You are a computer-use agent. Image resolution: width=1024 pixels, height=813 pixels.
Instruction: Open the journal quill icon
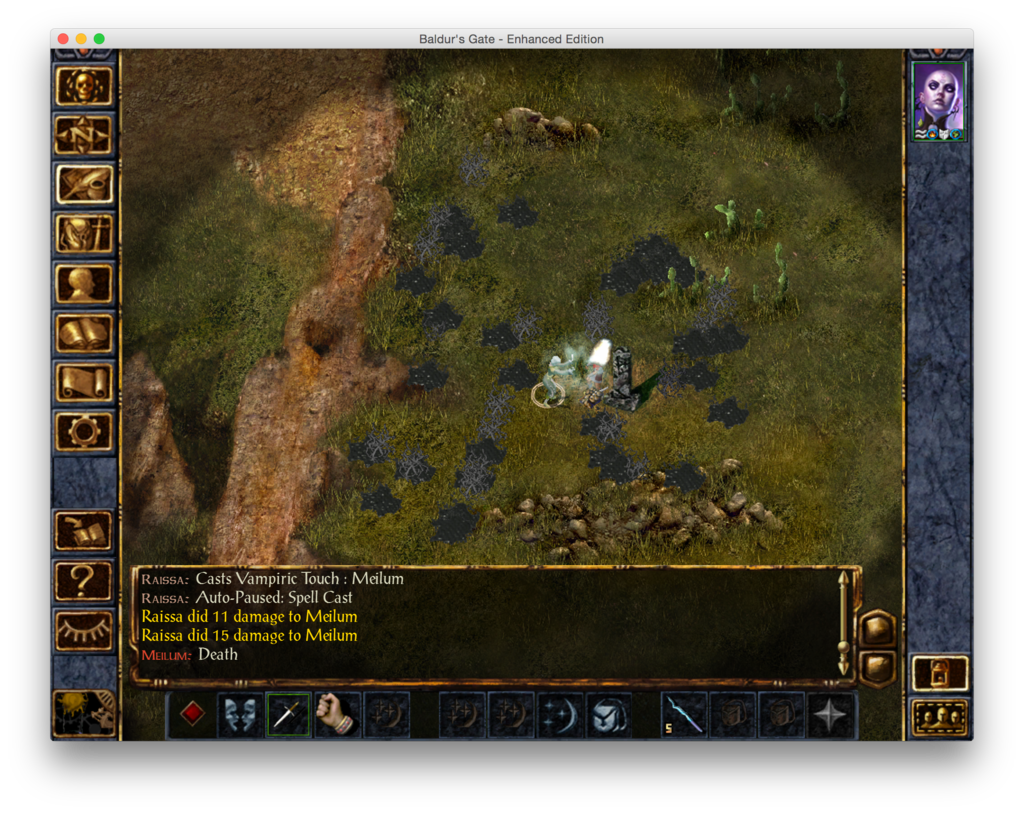[x=84, y=184]
